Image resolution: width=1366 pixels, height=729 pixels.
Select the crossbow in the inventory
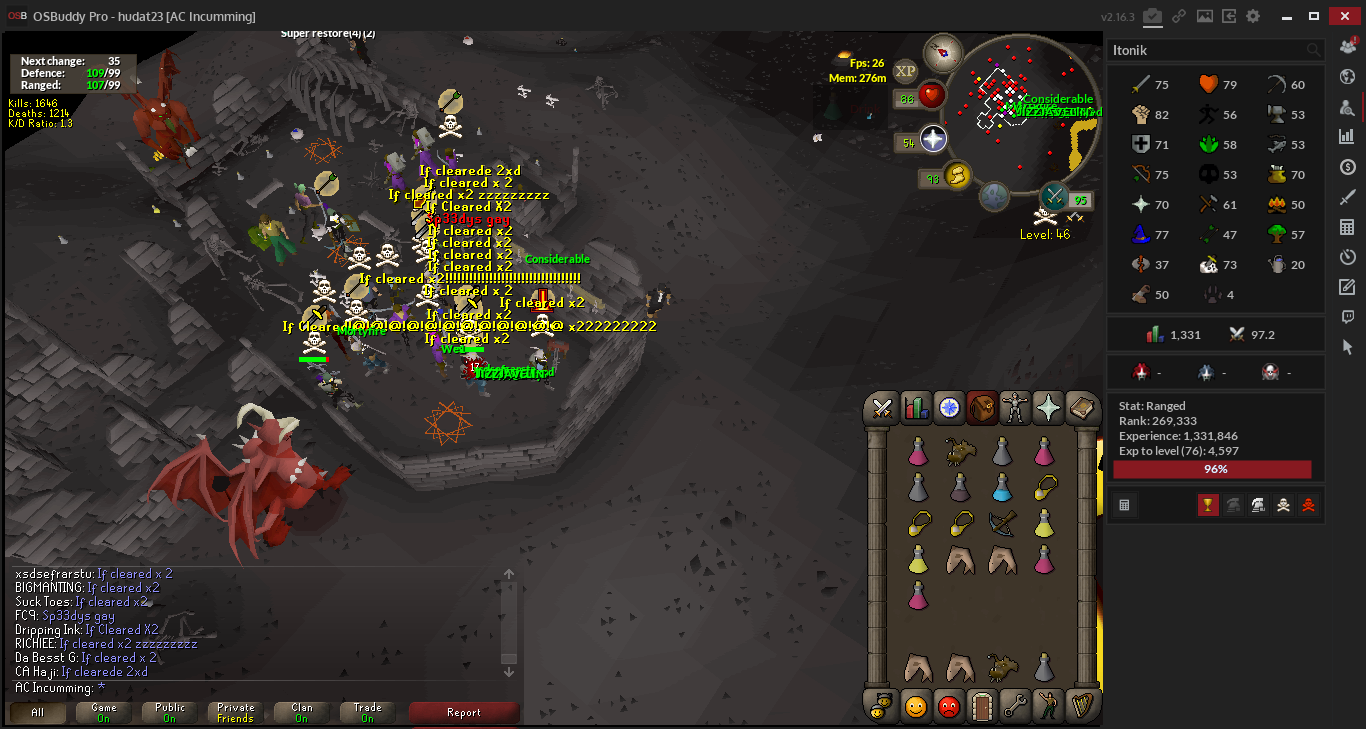[1002, 524]
